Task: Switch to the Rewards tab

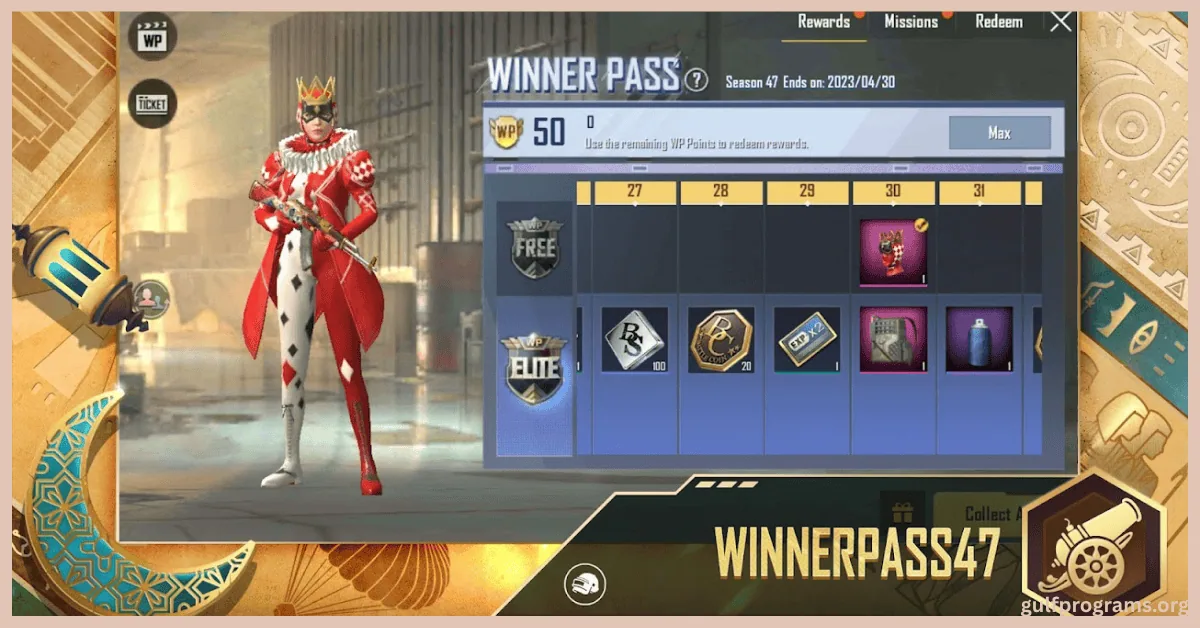Action: pos(824,22)
